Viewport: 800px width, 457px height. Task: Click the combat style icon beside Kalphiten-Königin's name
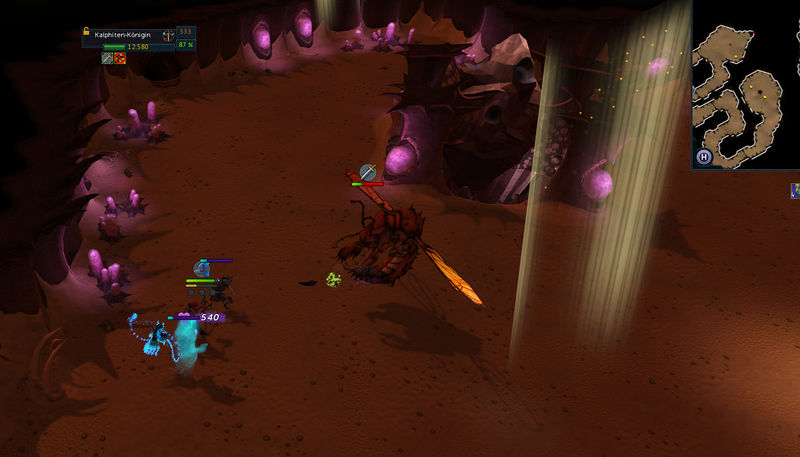tap(167, 36)
